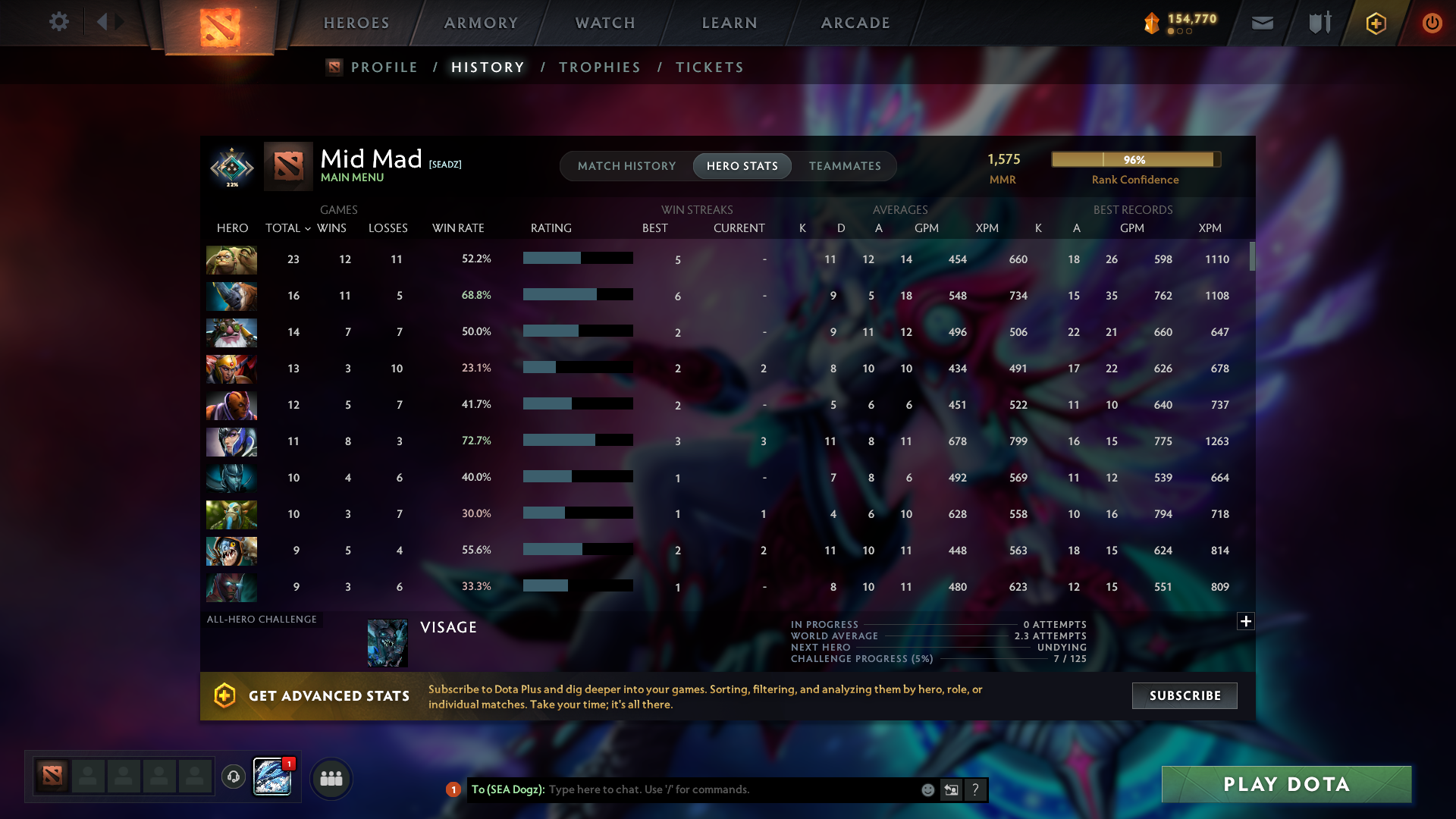Click the SUBSCRIBE button for Dota Plus

[x=1184, y=695]
